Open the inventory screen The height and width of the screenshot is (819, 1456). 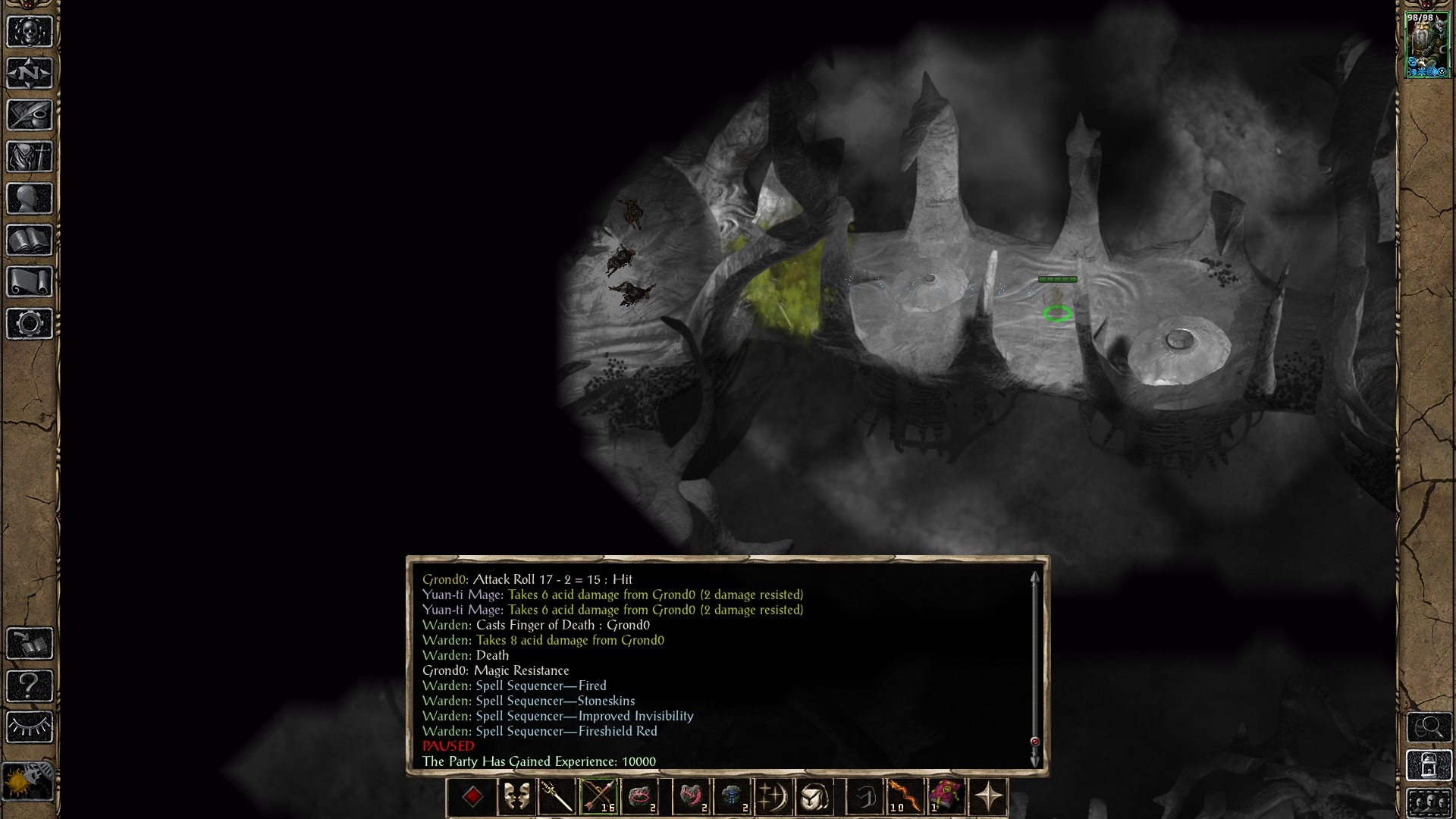point(30,157)
